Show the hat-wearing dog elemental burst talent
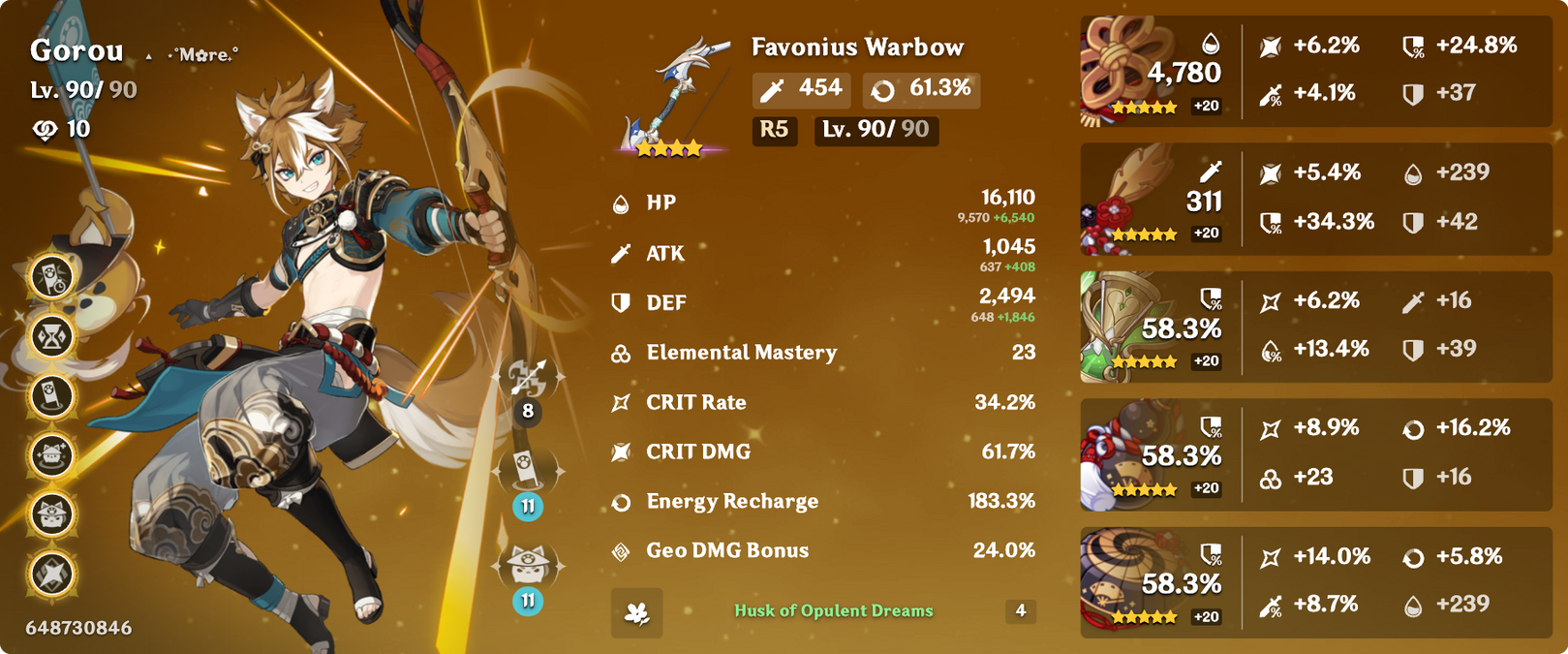This screenshot has height=654, width=1568. (x=528, y=566)
